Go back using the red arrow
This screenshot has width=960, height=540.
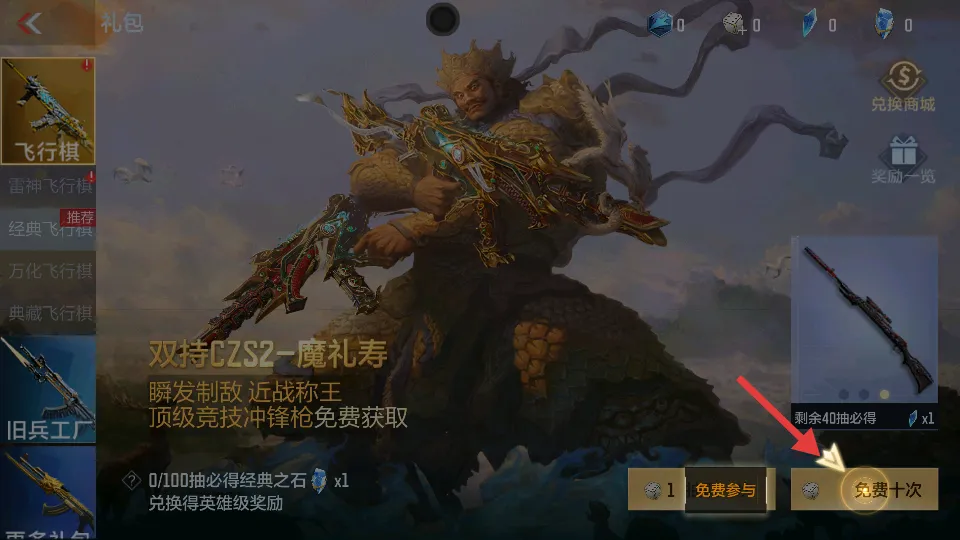tap(31, 22)
